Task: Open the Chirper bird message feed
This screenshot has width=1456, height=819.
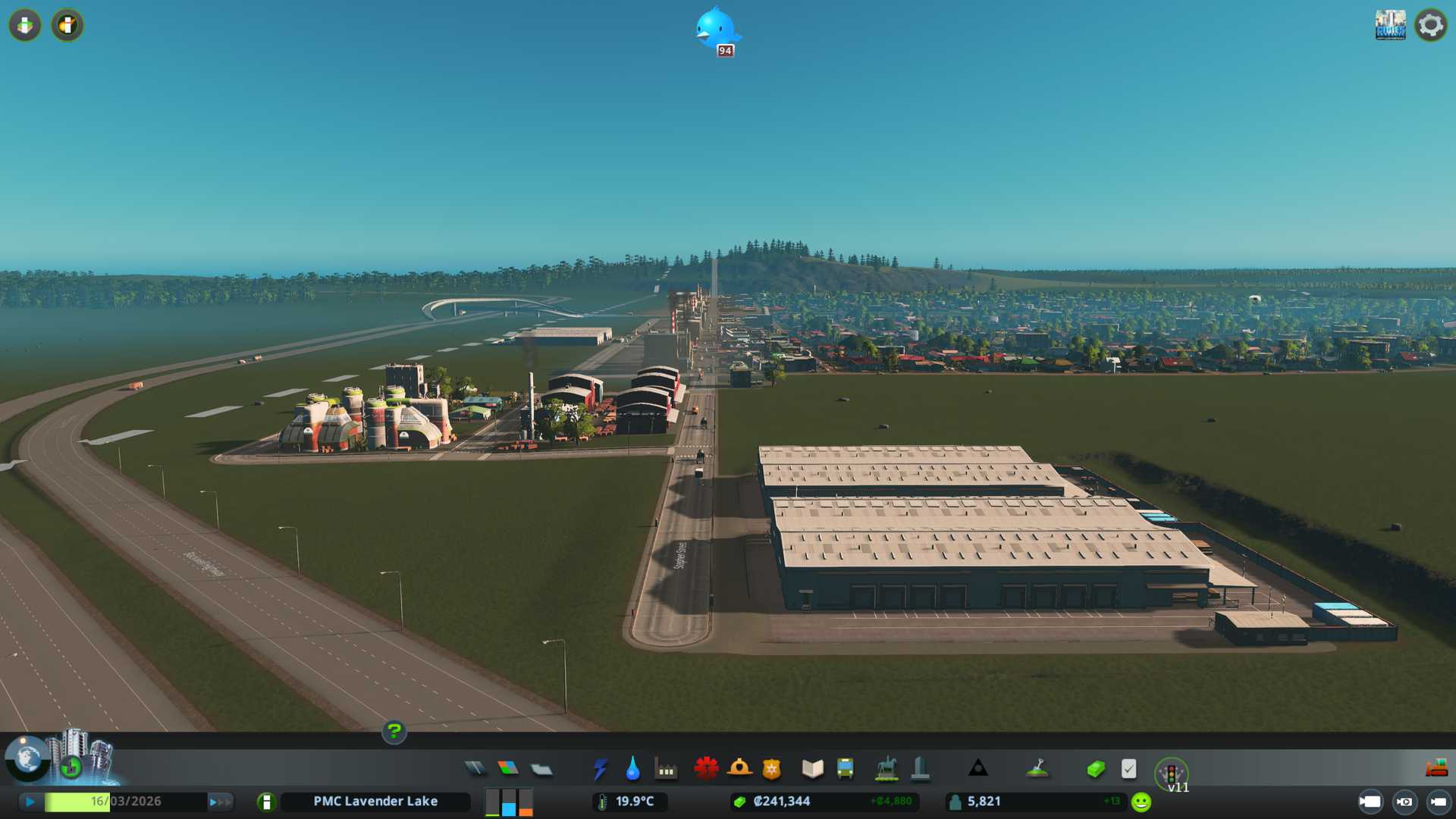Action: click(x=717, y=30)
